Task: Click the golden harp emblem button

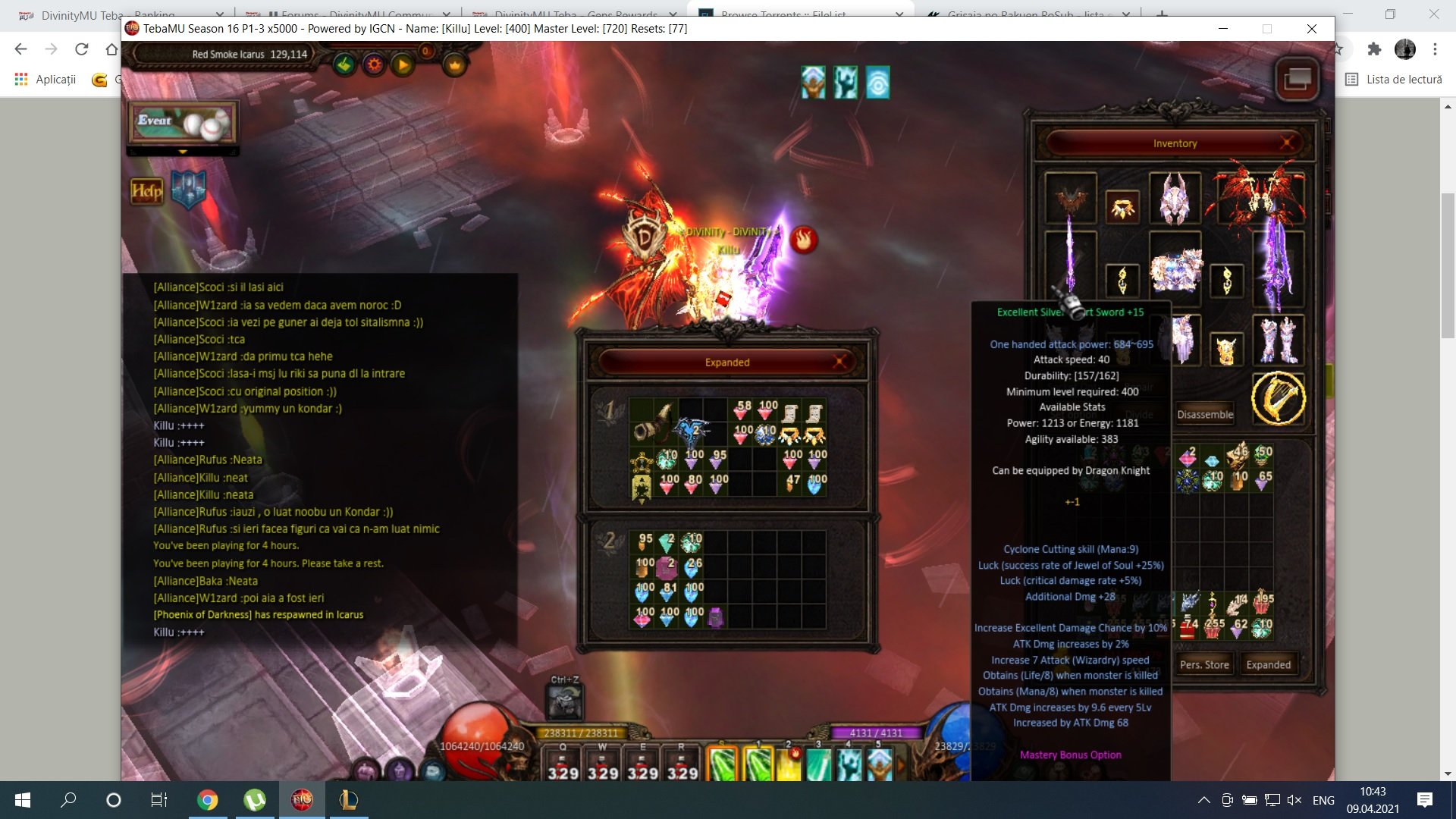Action: coord(1278,398)
